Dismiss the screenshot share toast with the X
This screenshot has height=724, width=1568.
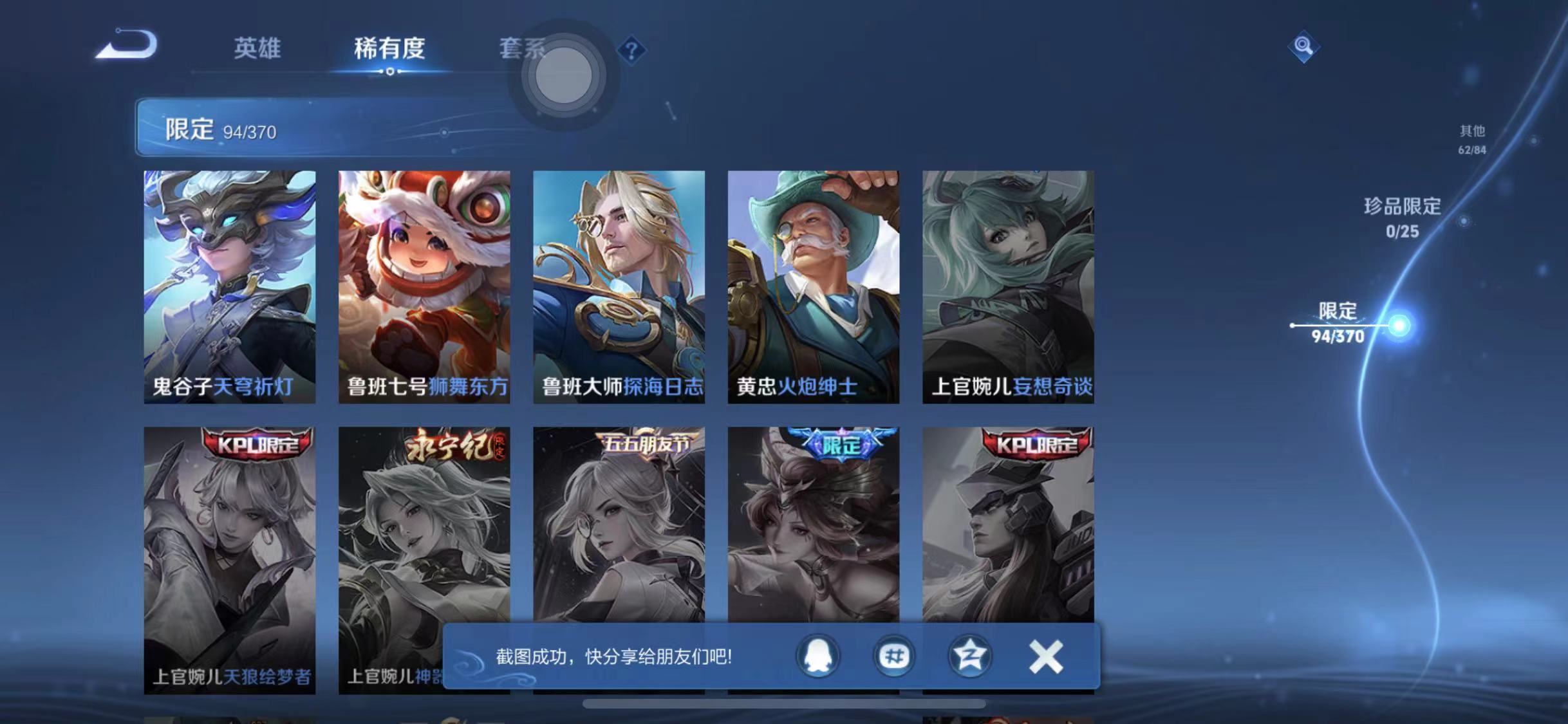point(1046,656)
